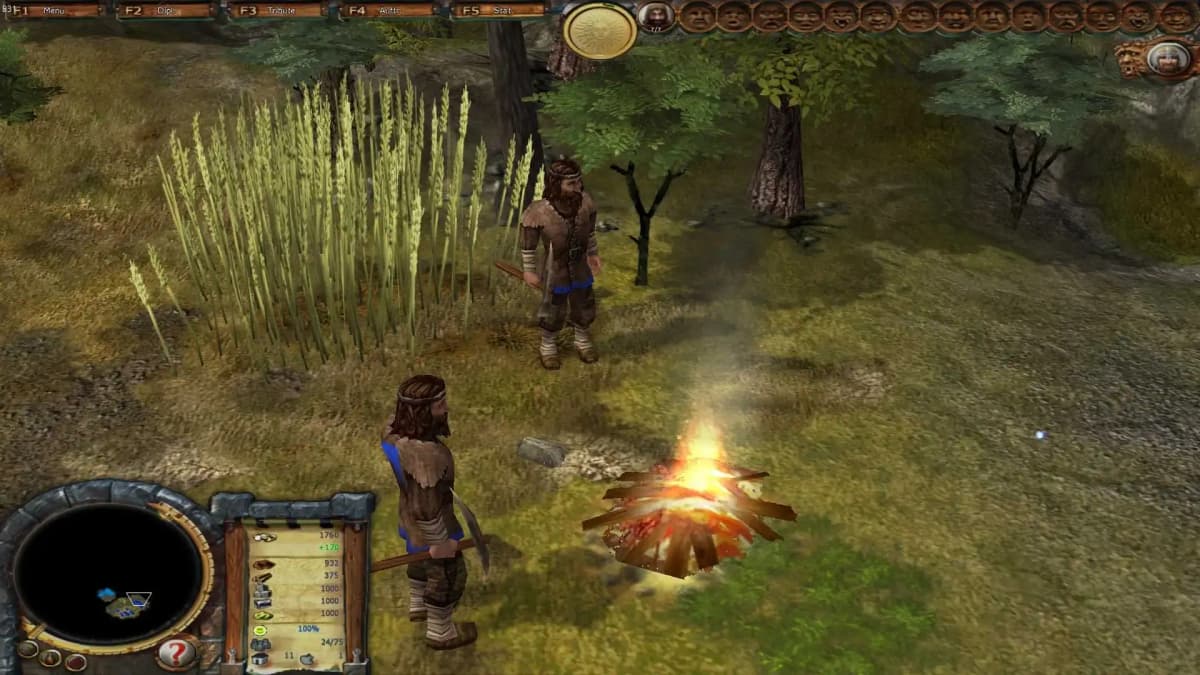Open the F1 Menu button
The height and width of the screenshot is (675, 1200).
(56, 11)
